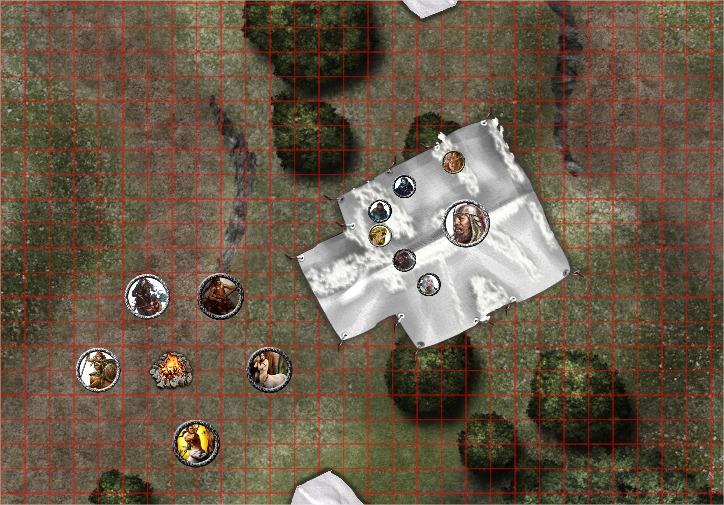Click the campfire token
Image resolution: width=724 pixels, height=505 pixels.
(170, 369)
